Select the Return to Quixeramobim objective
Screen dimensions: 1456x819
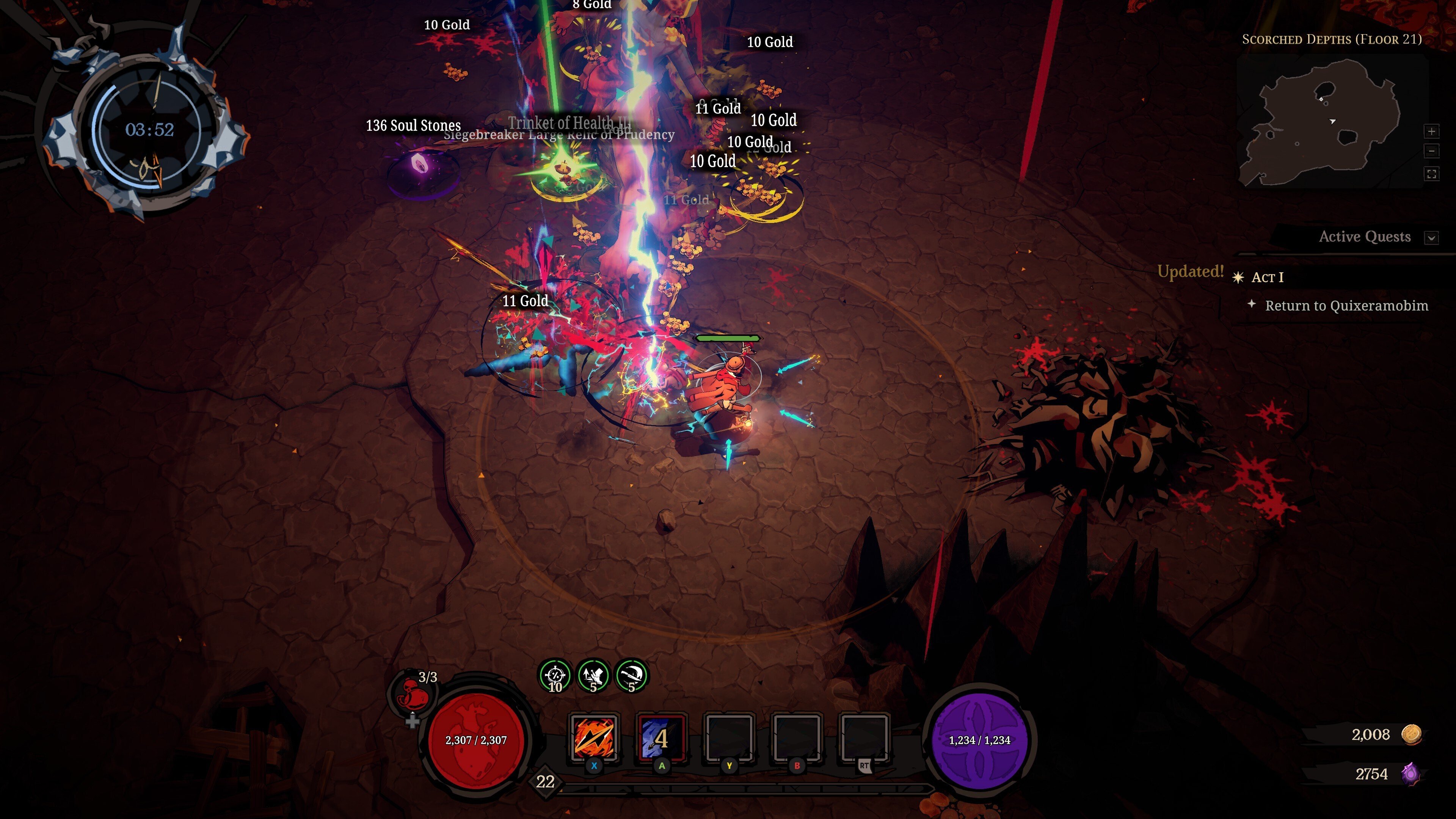pos(1346,306)
